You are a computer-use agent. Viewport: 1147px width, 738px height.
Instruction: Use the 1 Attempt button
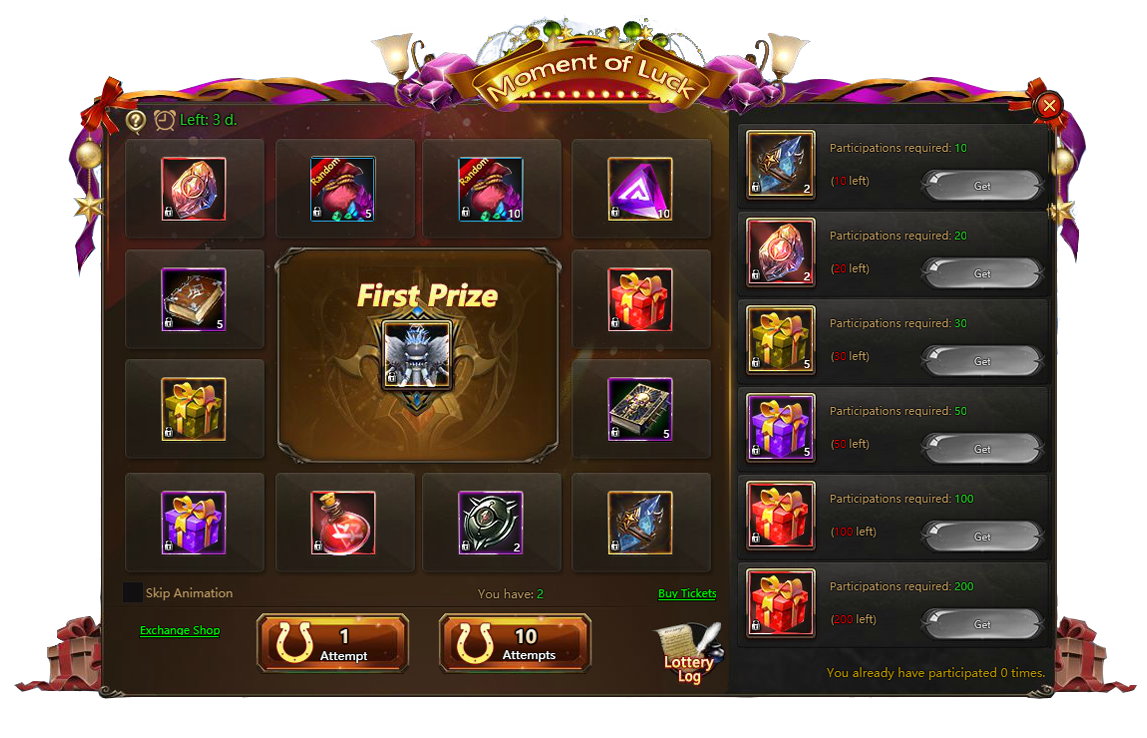[x=333, y=643]
